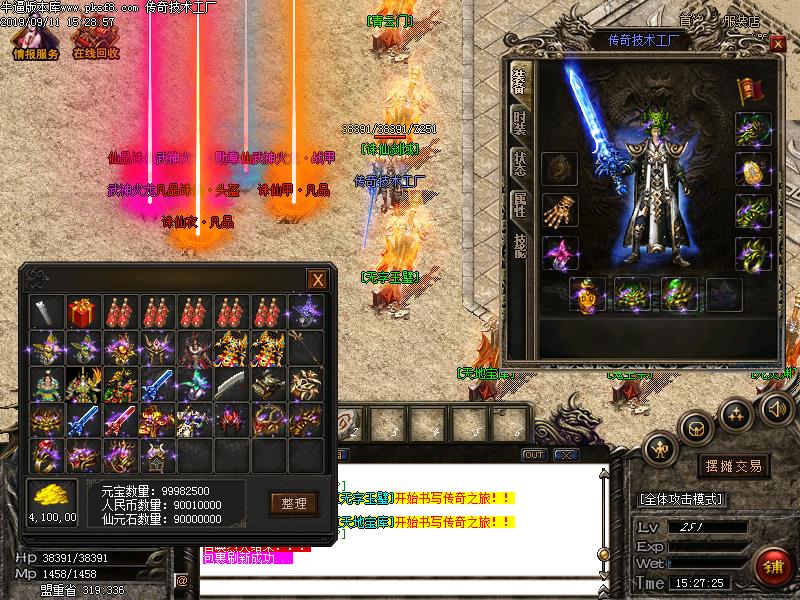Click the 整理 sort button in the bag
Screen dimensions: 800x600
click(x=294, y=503)
